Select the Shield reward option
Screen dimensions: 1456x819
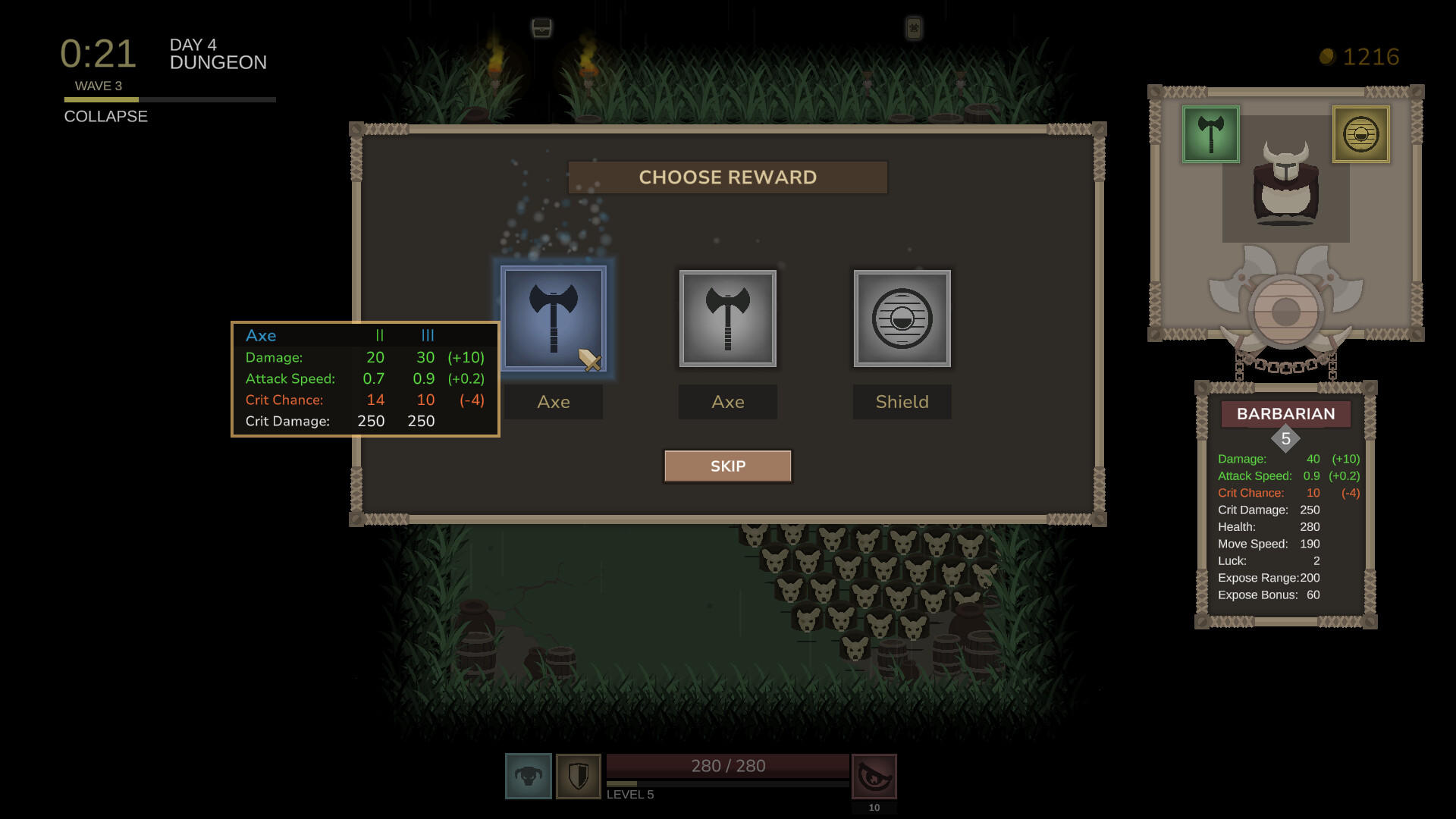point(902,318)
